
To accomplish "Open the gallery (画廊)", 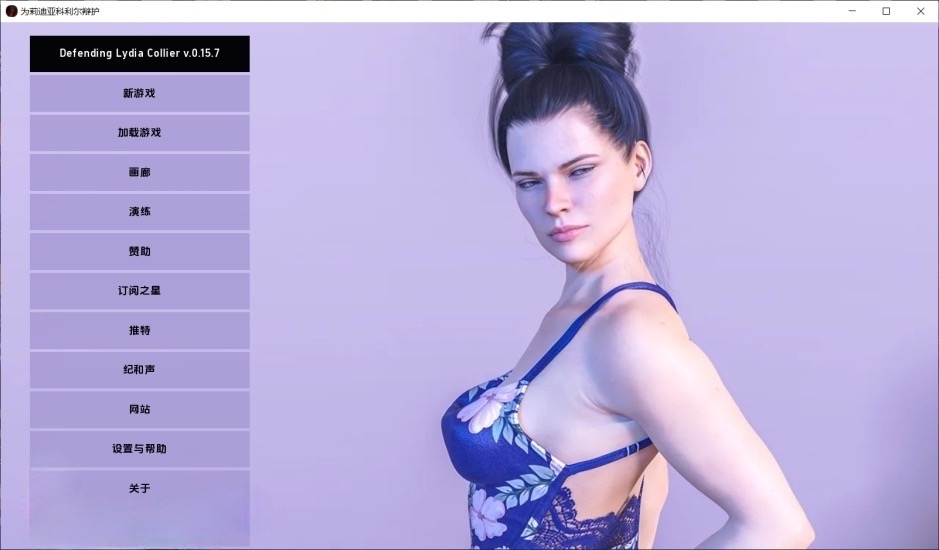I will [139, 172].
